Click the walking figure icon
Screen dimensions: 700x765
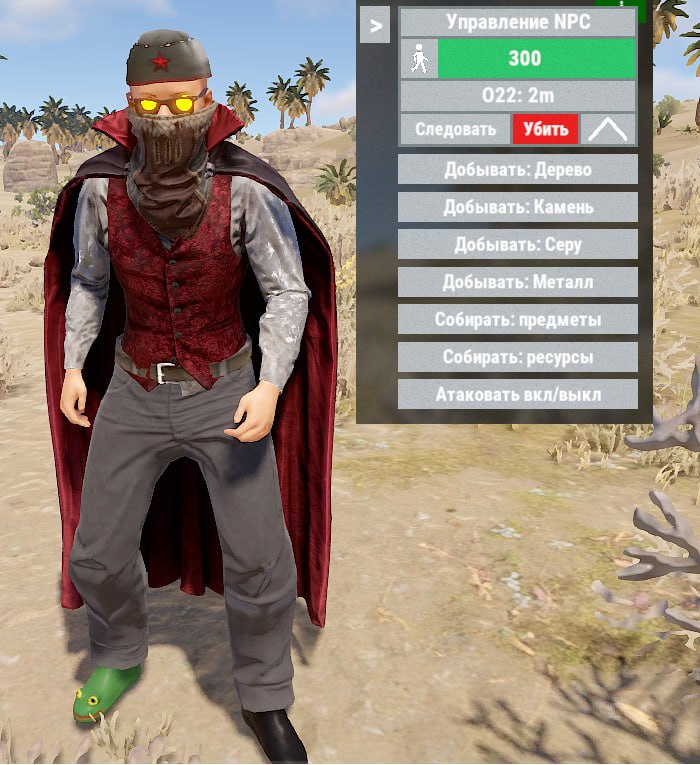[x=419, y=60]
